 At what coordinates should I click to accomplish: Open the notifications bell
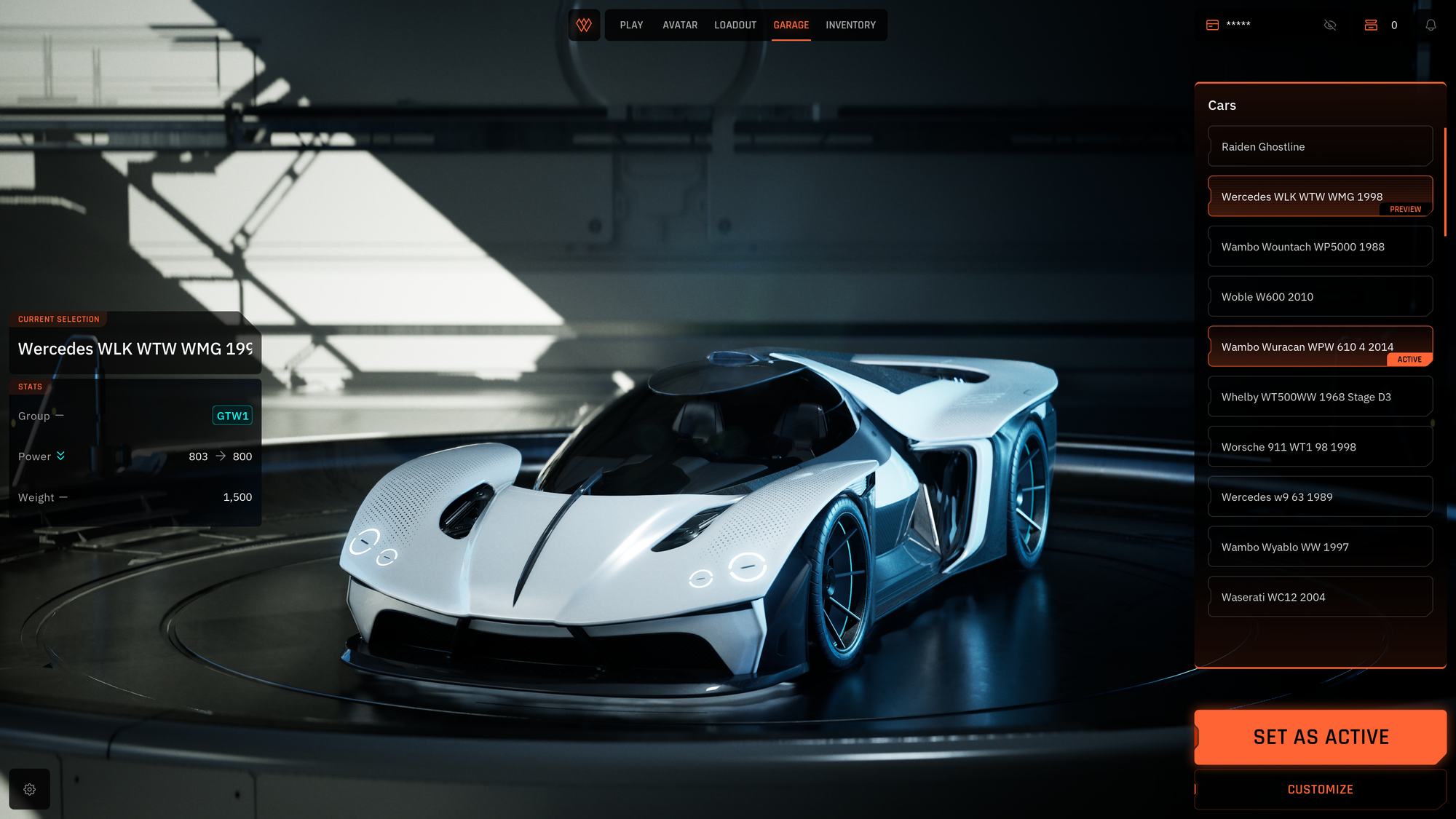pos(1431,25)
